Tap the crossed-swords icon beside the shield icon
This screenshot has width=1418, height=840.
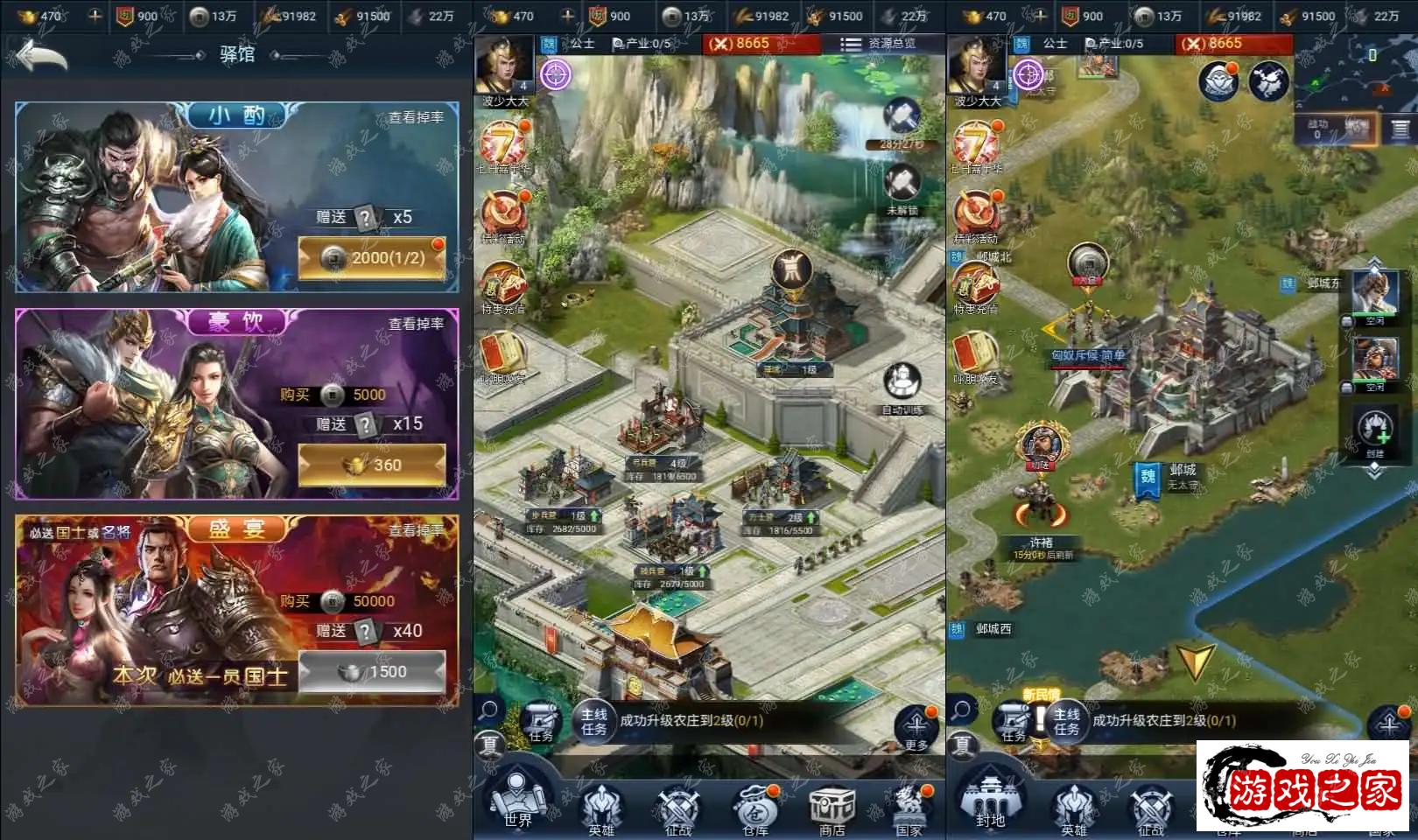(x=1267, y=82)
